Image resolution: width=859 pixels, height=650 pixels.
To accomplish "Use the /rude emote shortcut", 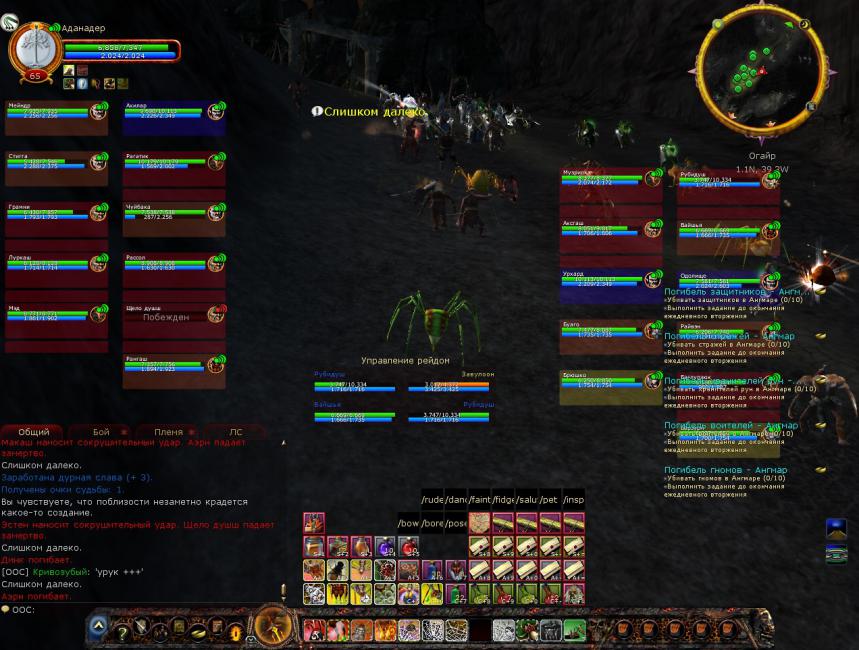I will click(x=432, y=499).
